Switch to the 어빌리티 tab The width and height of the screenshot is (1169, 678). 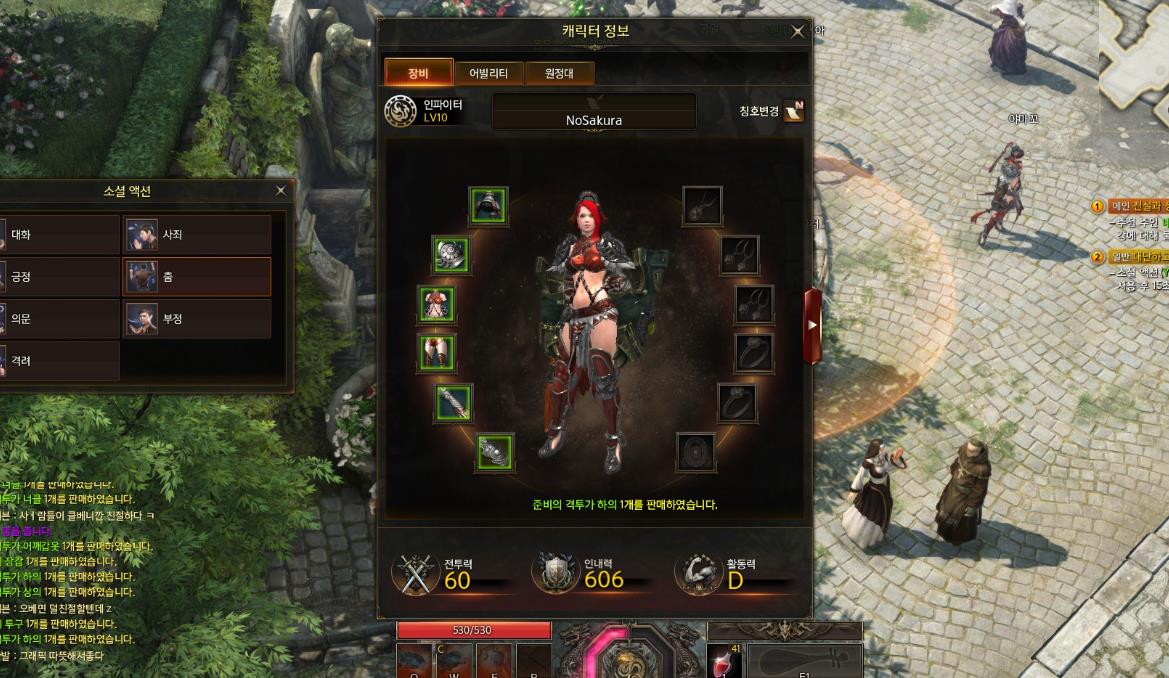tap(488, 73)
